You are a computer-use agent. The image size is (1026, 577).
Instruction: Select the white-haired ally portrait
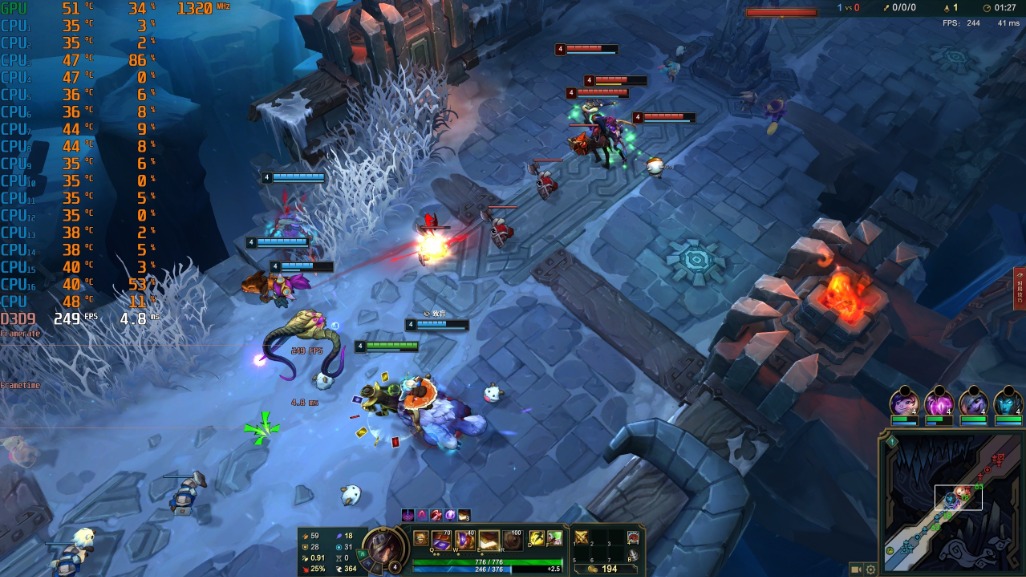pos(974,402)
